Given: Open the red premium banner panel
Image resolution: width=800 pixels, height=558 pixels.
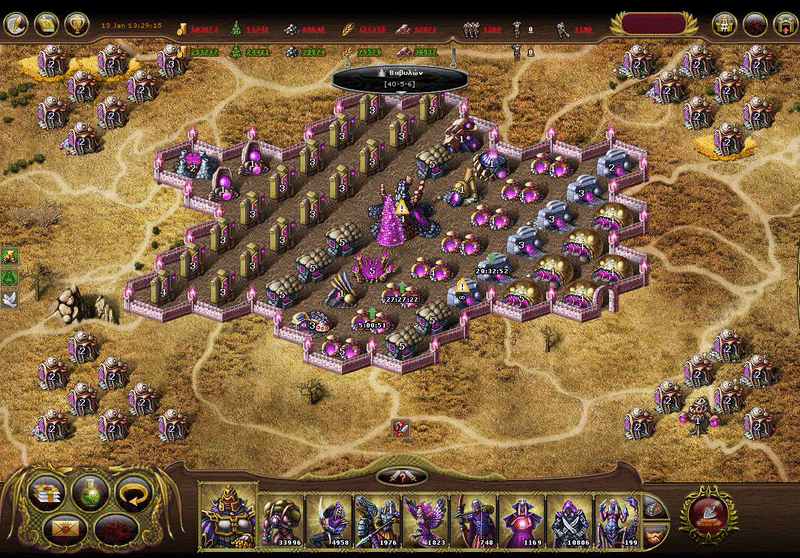Looking at the screenshot, I should pos(653,23).
